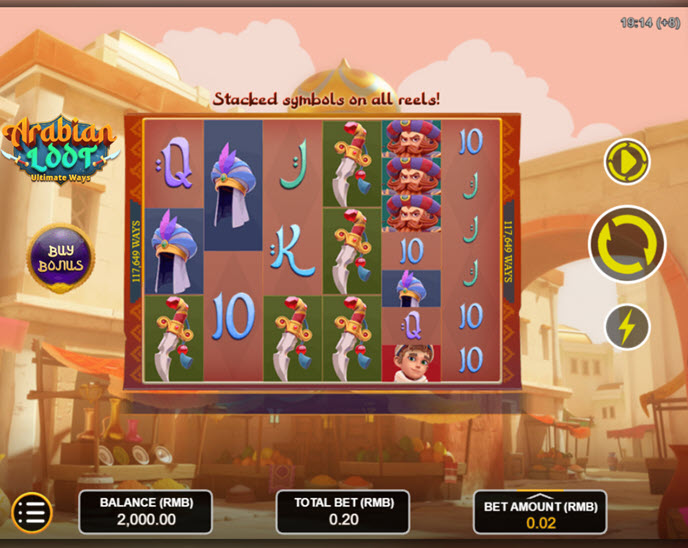Open the Bet Amount selector

540,513
